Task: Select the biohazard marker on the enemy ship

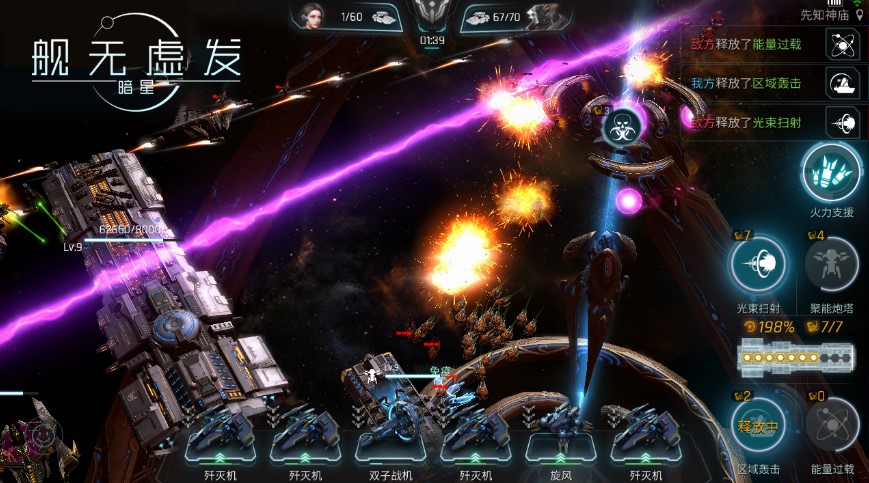Action: pyautogui.click(x=620, y=127)
